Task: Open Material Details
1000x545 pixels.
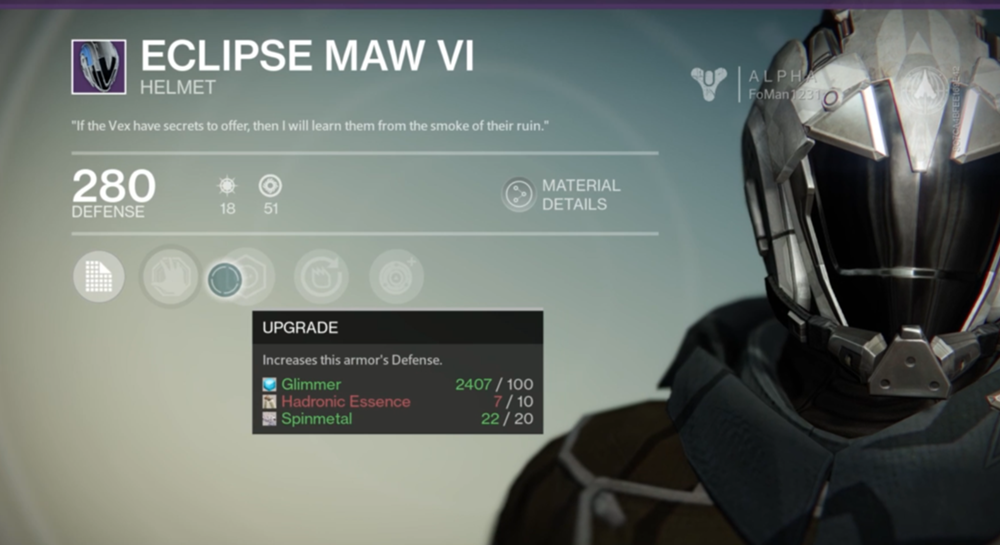Action: click(561, 194)
